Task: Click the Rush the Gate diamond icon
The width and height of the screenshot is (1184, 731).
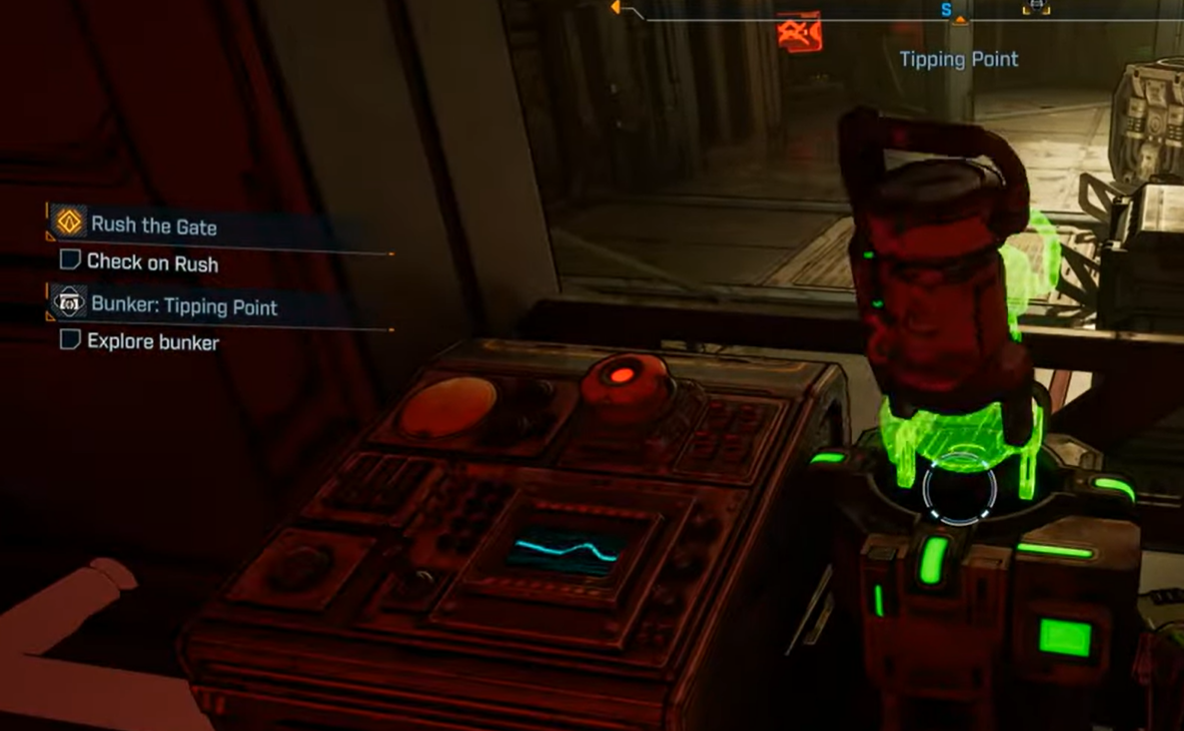Action: coord(69,222)
